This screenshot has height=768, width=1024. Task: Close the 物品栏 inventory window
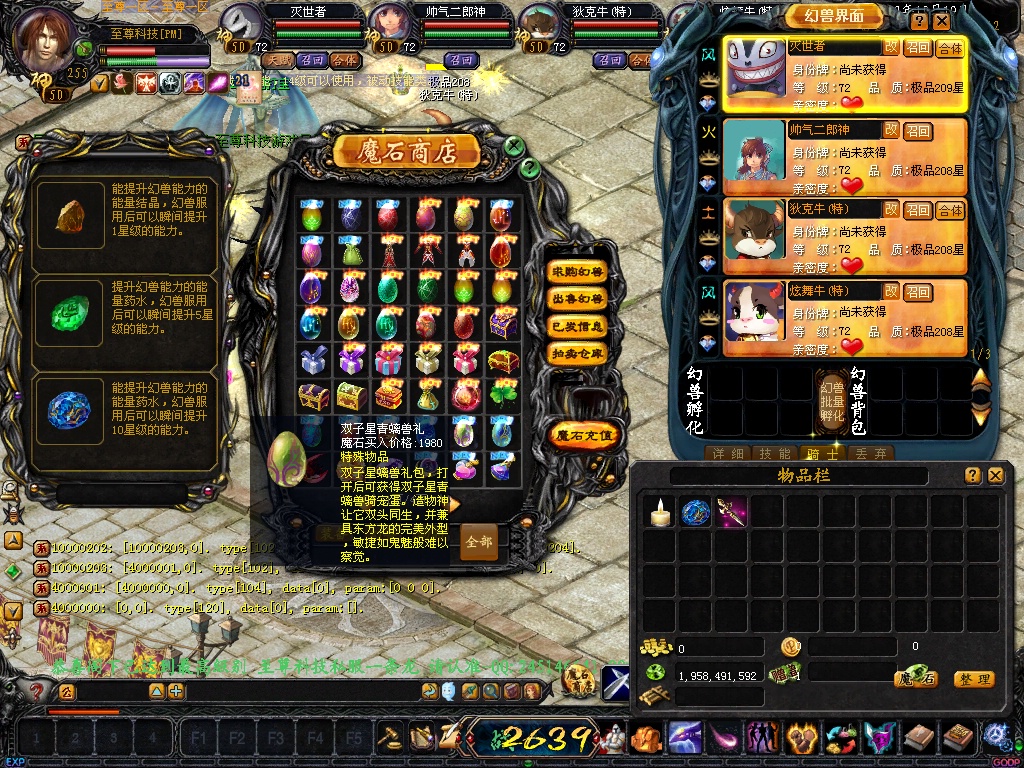pyautogui.click(x=995, y=476)
